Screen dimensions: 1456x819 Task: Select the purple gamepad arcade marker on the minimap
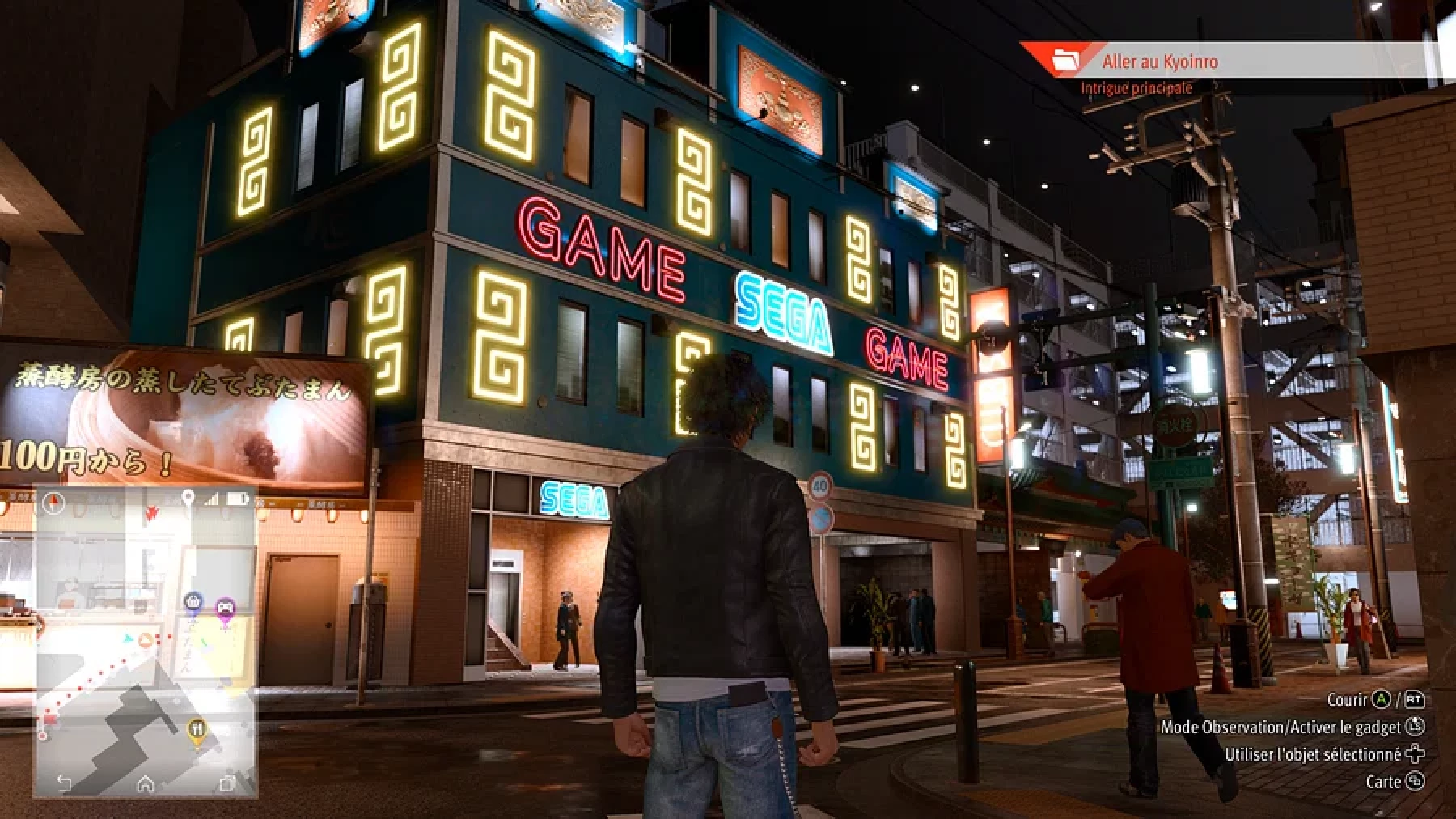pos(224,608)
